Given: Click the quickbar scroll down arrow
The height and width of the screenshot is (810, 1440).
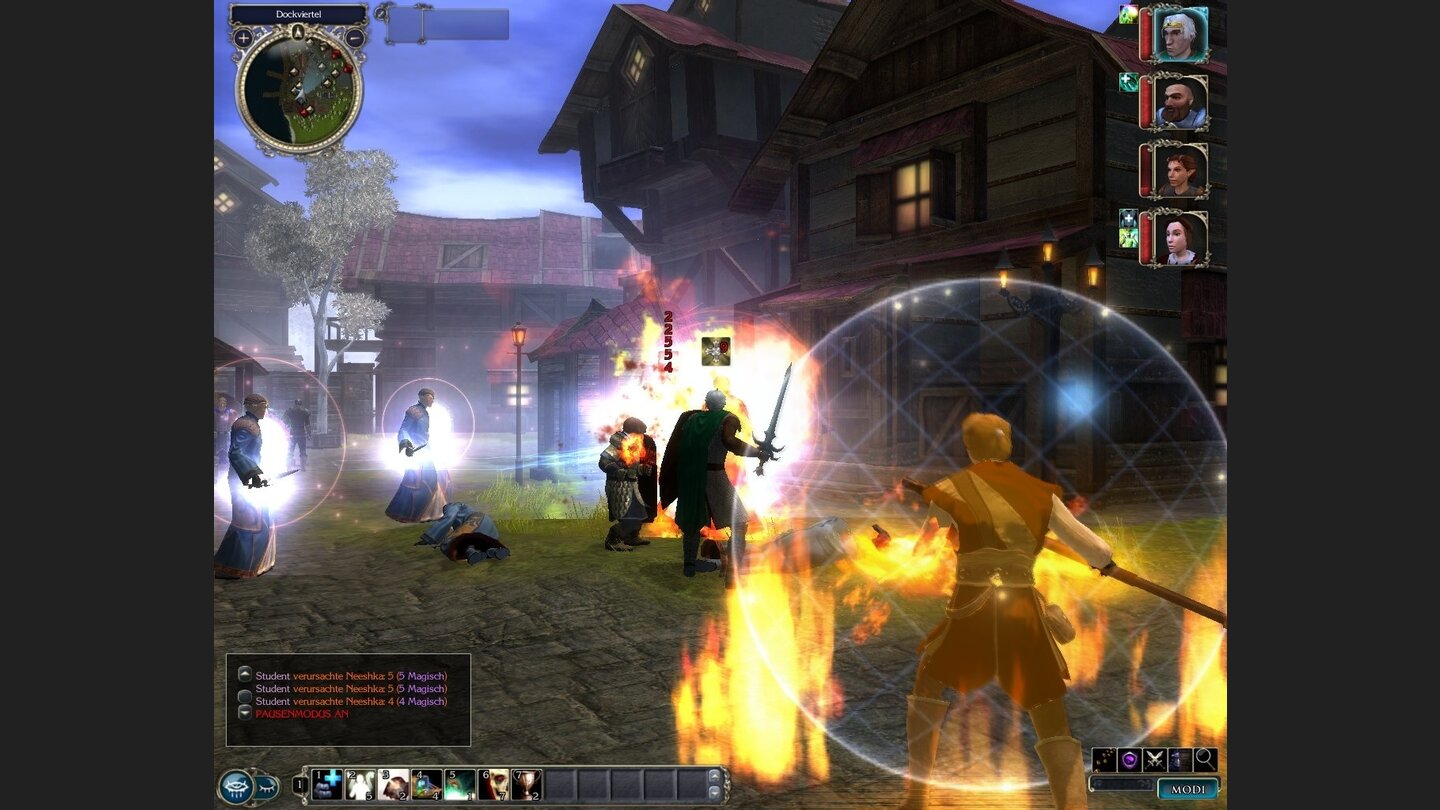Looking at the screenshot, I should pyautogui.click(x=714, y=791).
